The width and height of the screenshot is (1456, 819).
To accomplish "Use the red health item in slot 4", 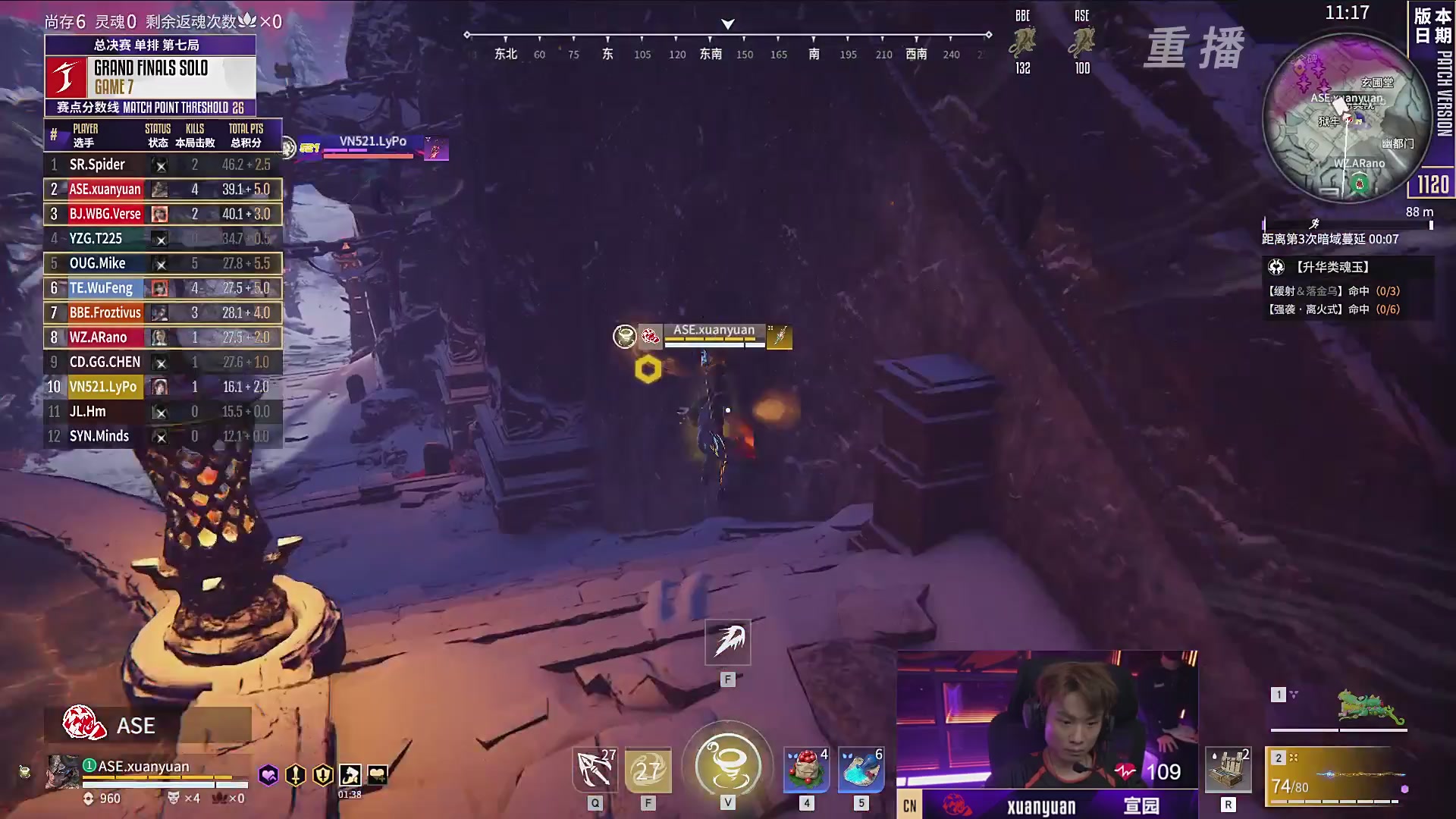I will 806,770.
